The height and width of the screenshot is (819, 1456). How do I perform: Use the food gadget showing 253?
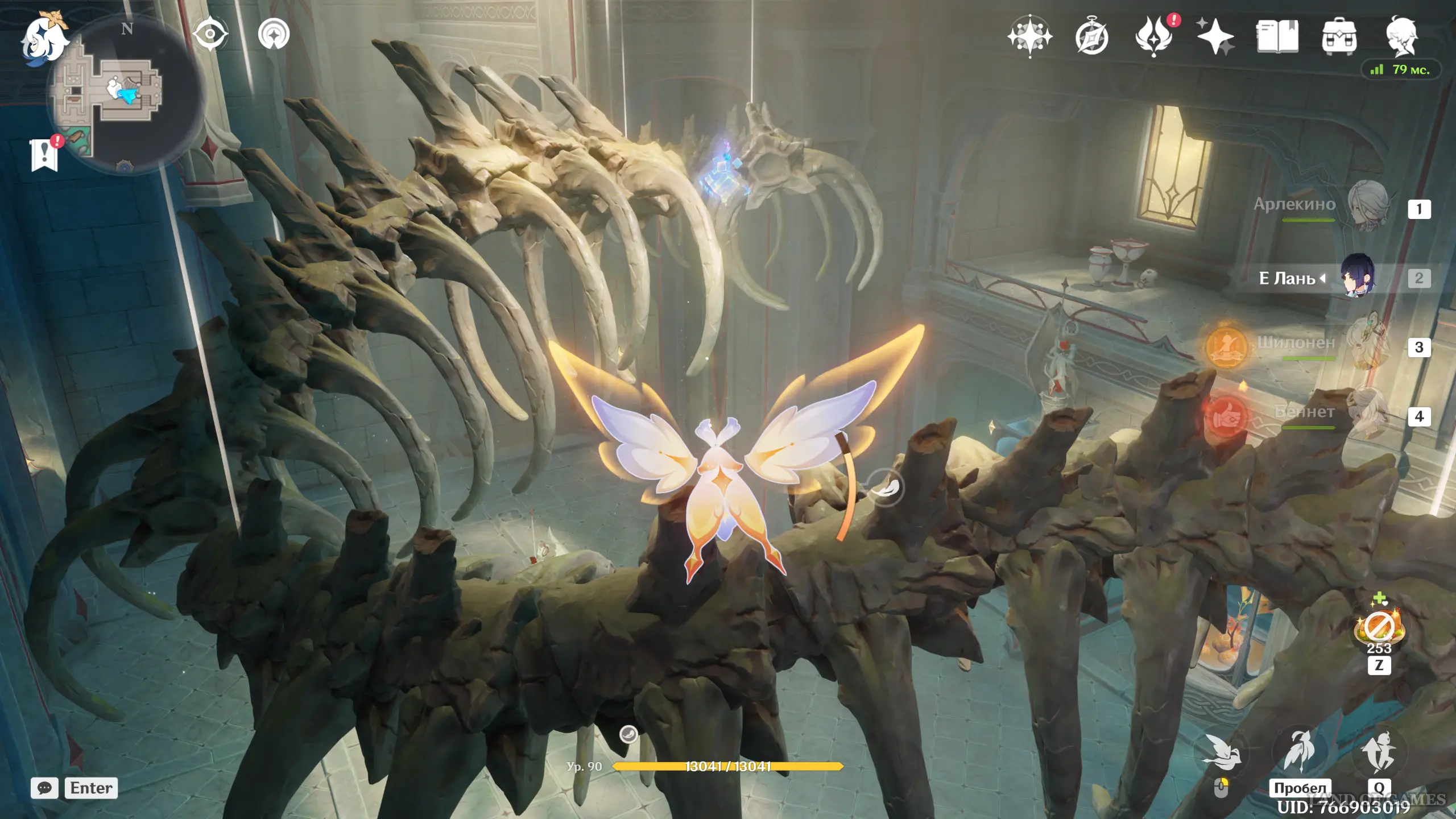pos(1379,628)
